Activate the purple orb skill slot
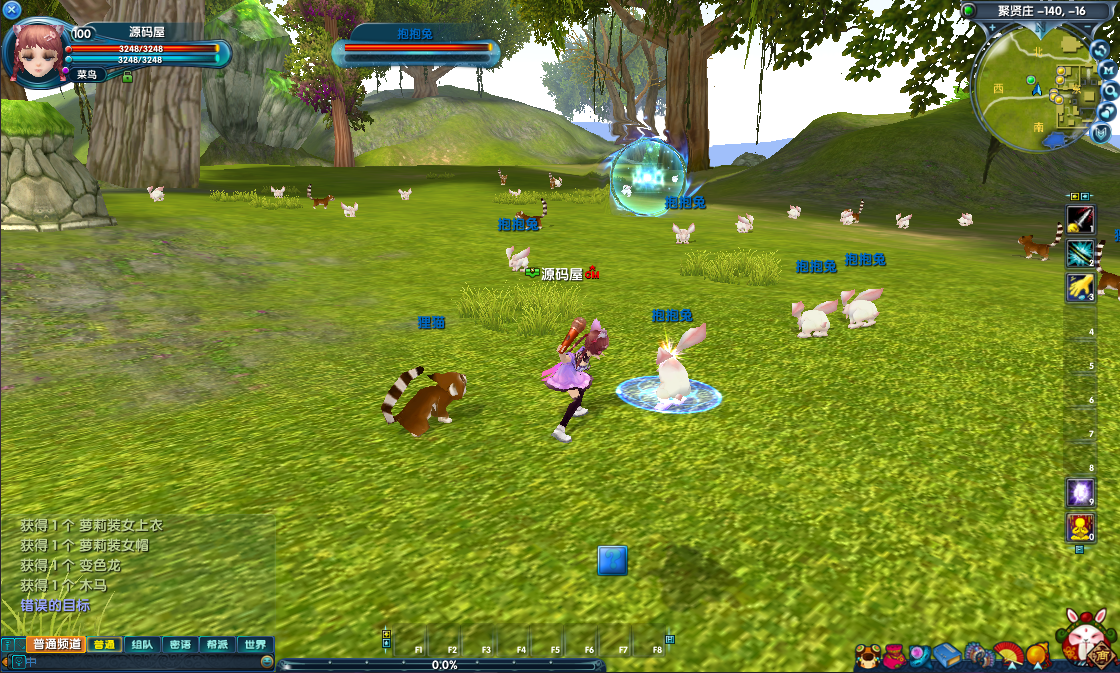This screenshot has width=1120, height=673. [1080, 492]
